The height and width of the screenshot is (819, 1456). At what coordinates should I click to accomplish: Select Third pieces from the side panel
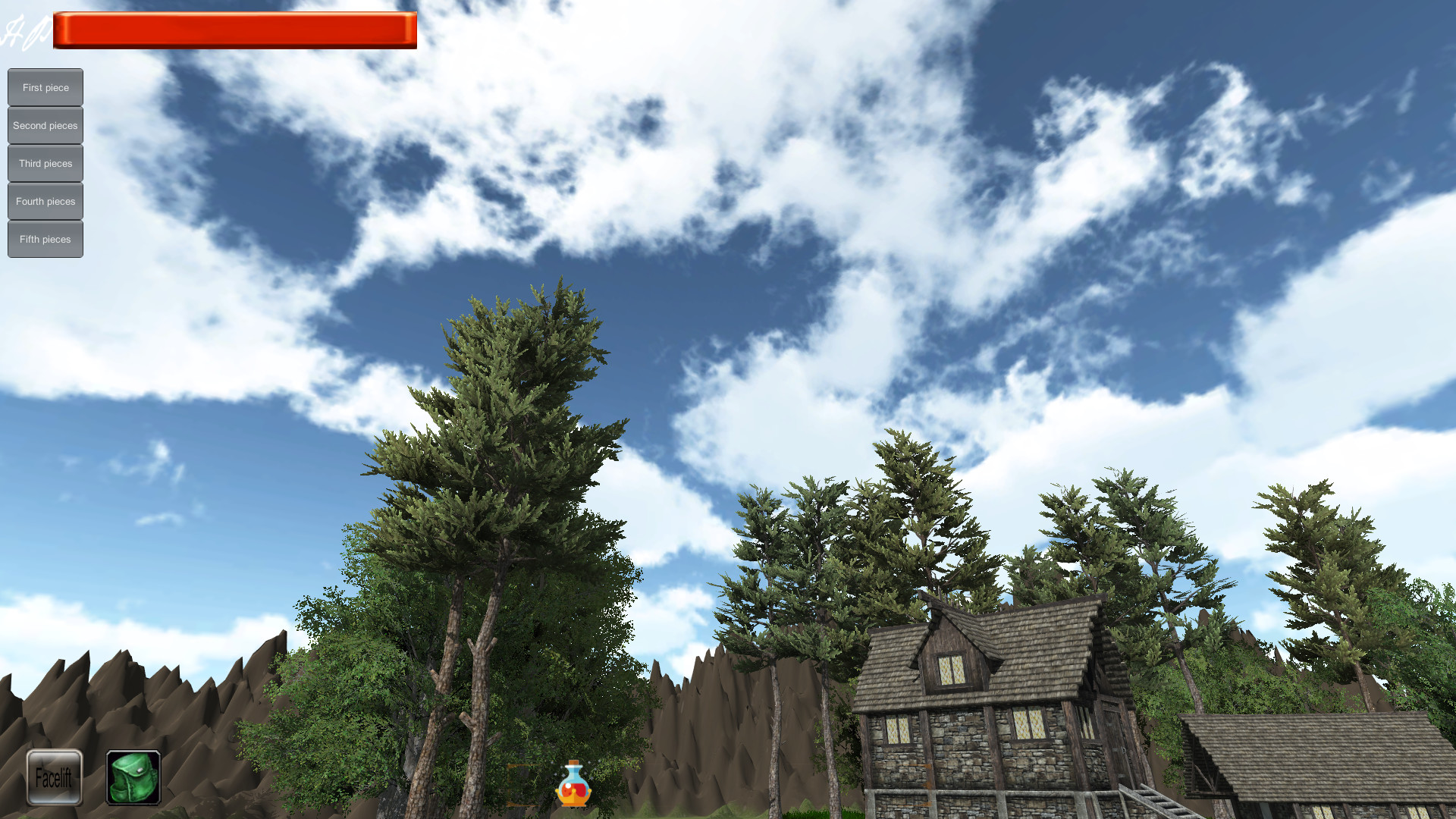(45, 163)
